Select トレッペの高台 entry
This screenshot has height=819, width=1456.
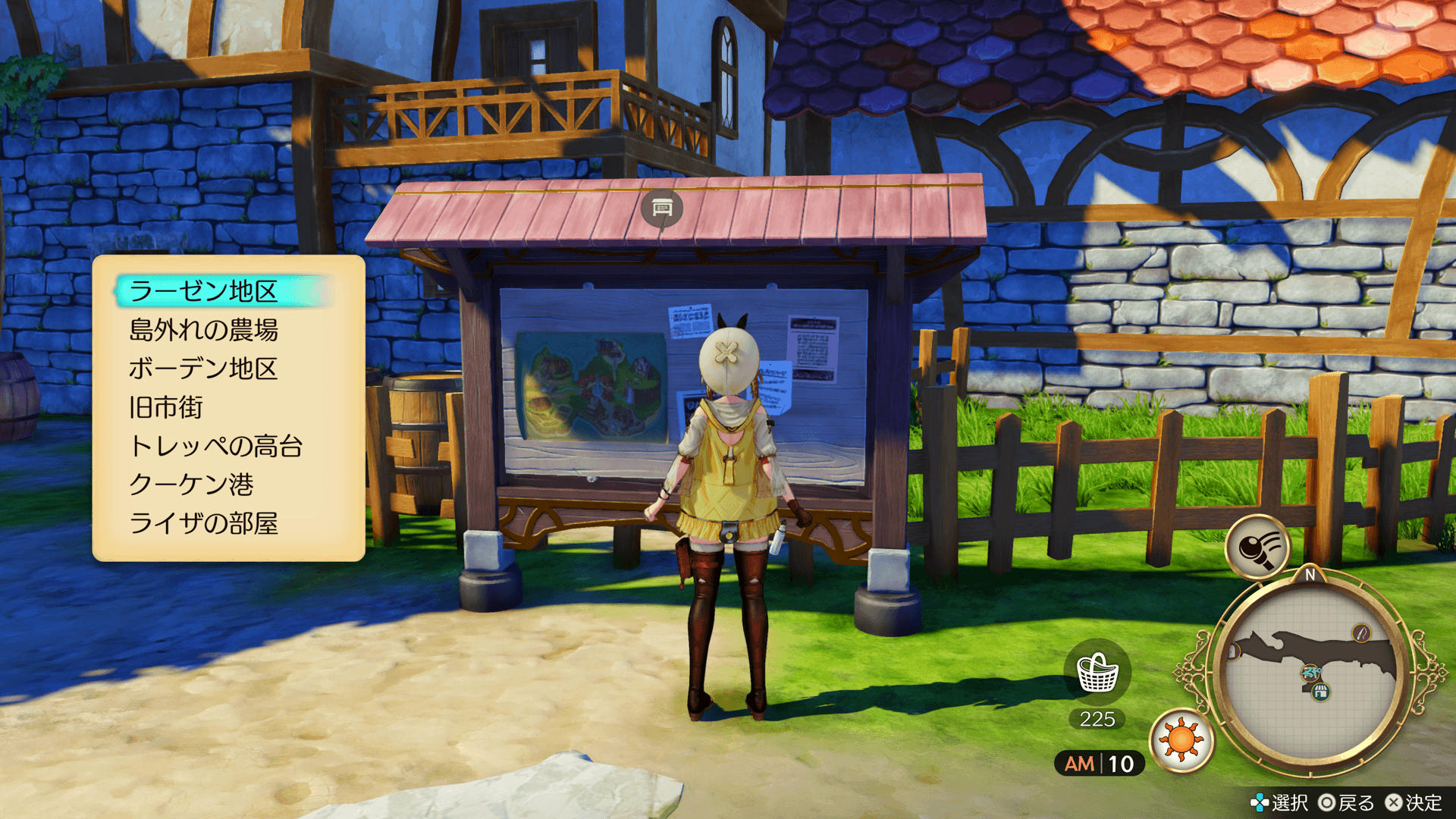216,446
